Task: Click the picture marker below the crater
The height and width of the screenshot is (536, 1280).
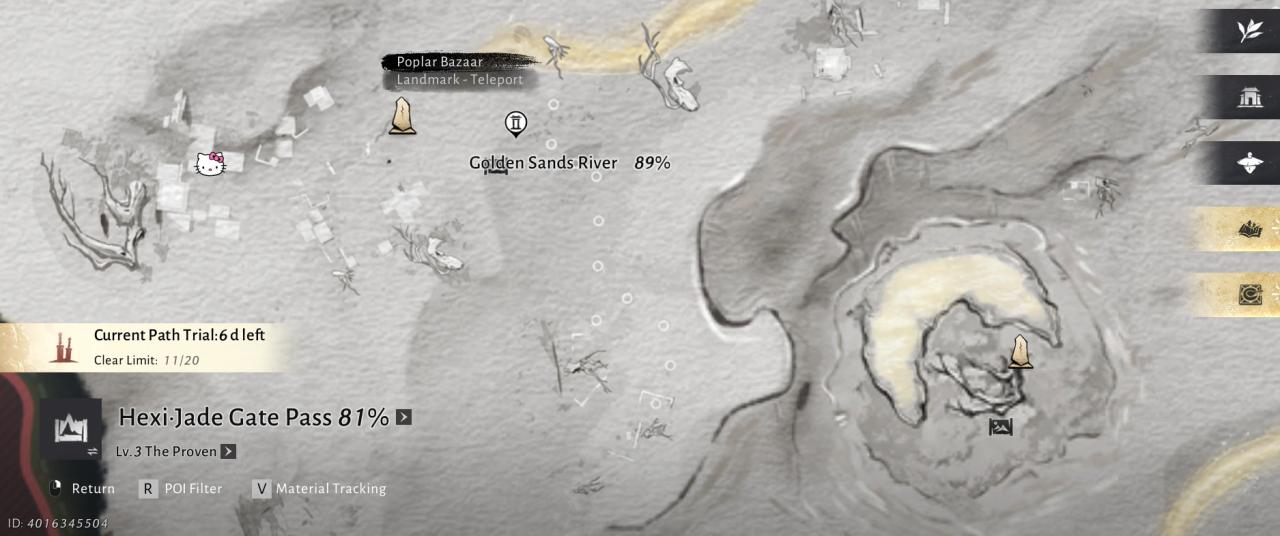Action: tap(1000, 427)
